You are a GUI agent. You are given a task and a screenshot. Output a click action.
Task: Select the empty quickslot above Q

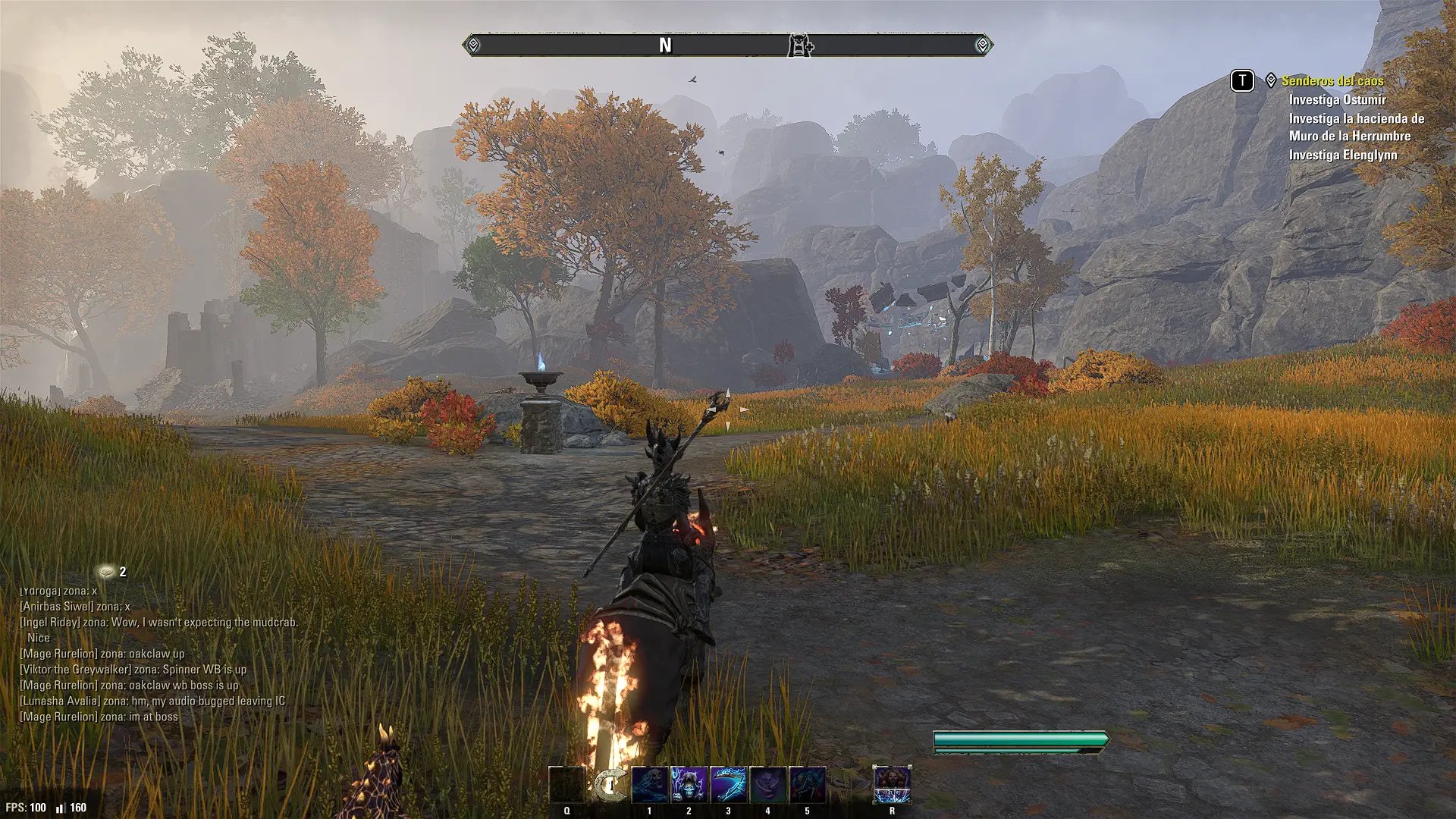(567, 785)
